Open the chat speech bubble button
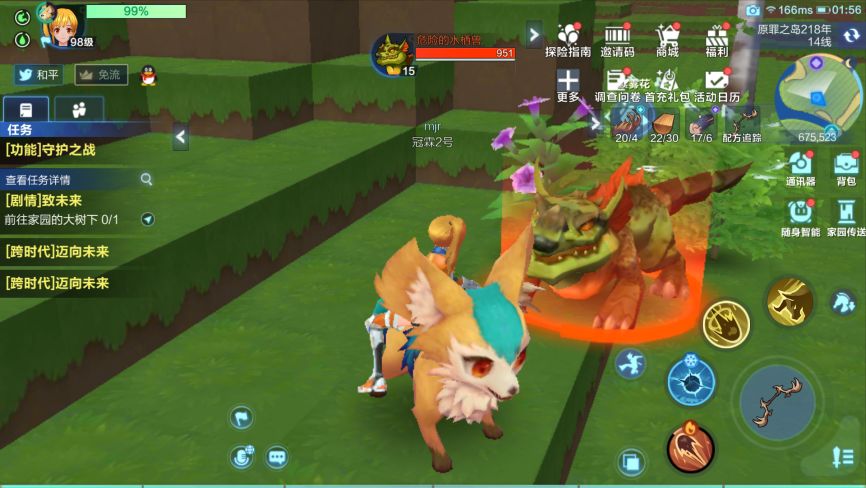The image size is (866, 488). pos(277,457)
